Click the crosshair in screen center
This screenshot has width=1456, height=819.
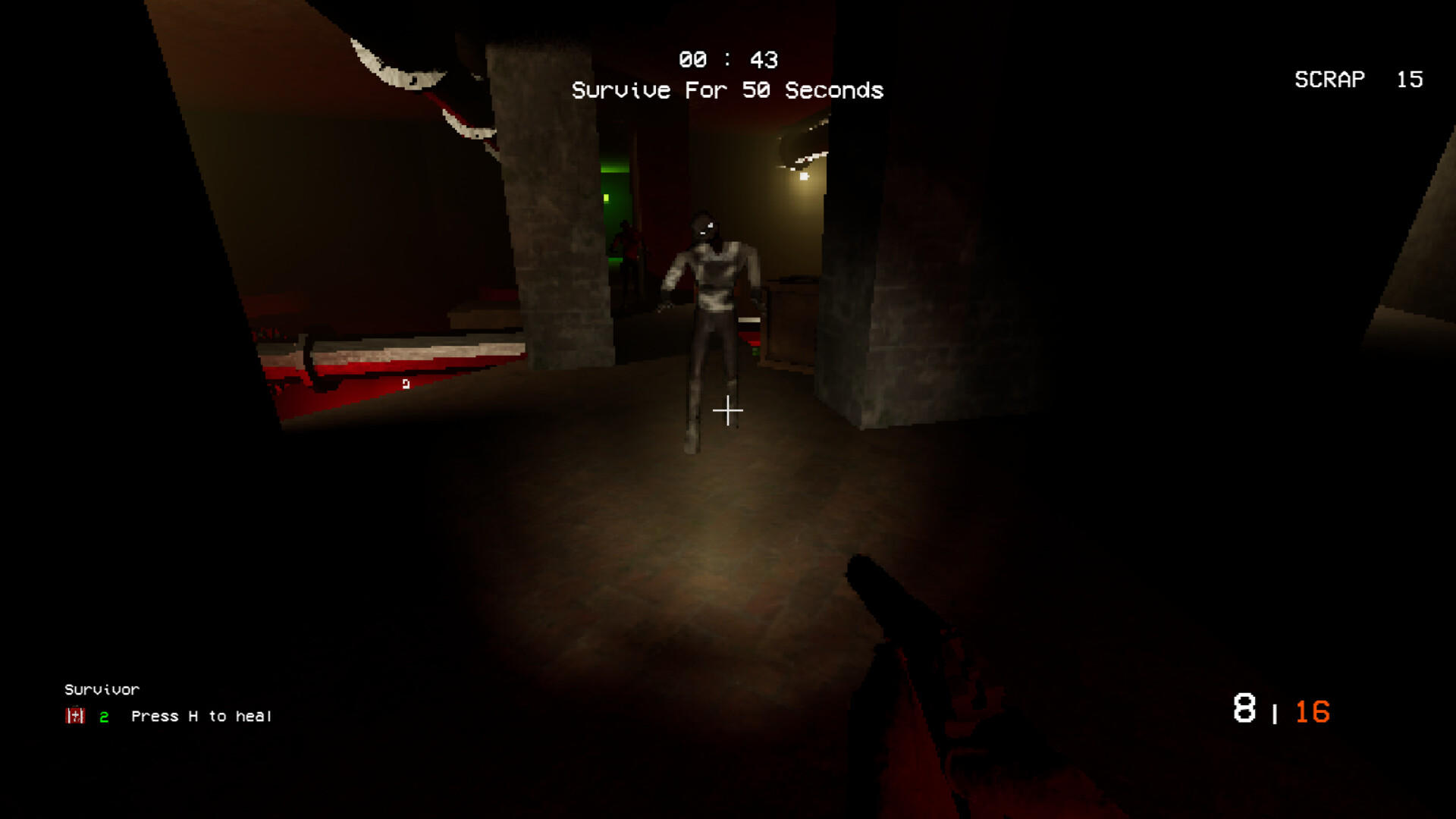[728, 409]
